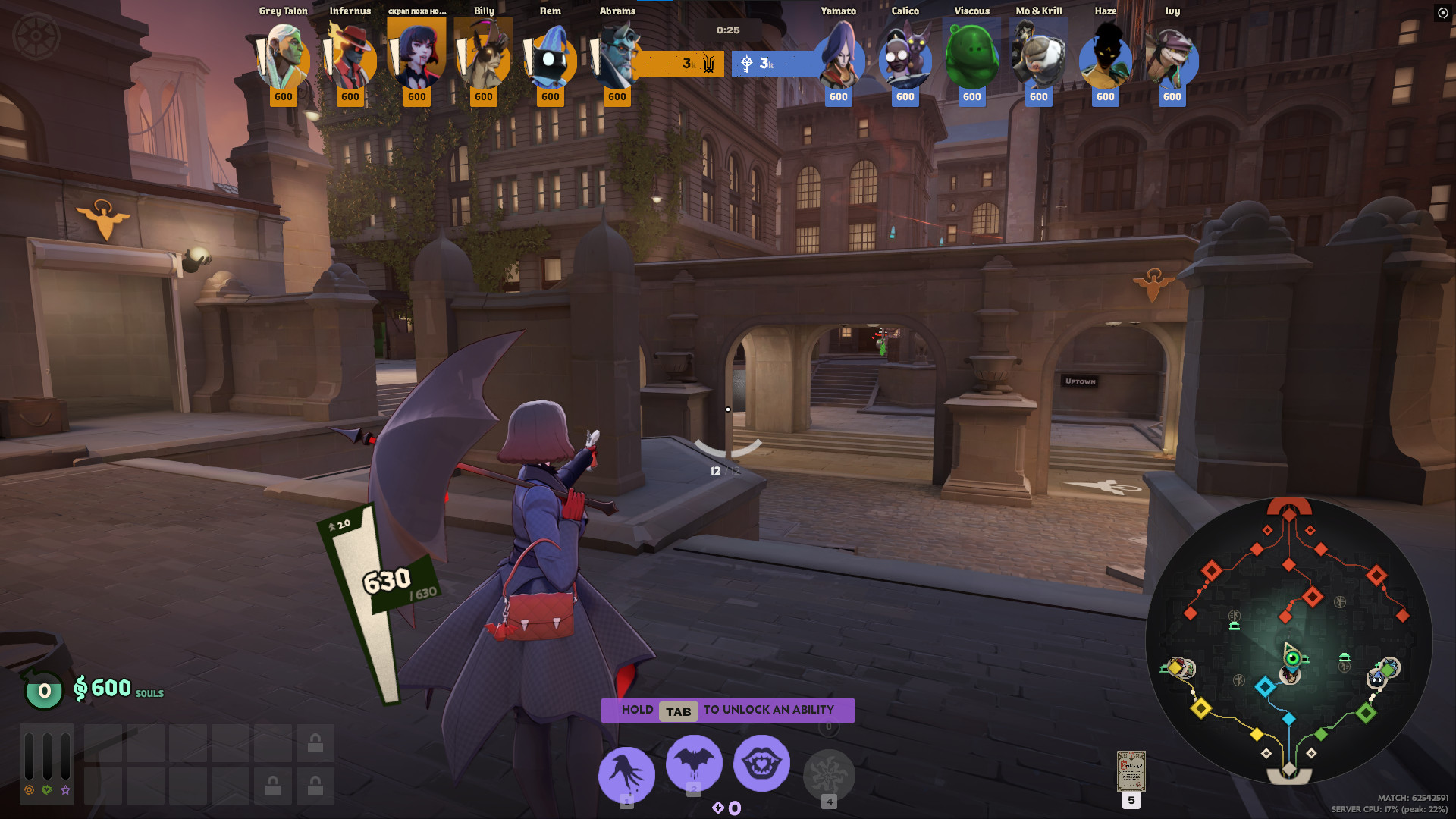Select Ivy's hero portrait
Image resolution: width=1456 pixels, height=819 pixels.
[x=1172, y=58]
